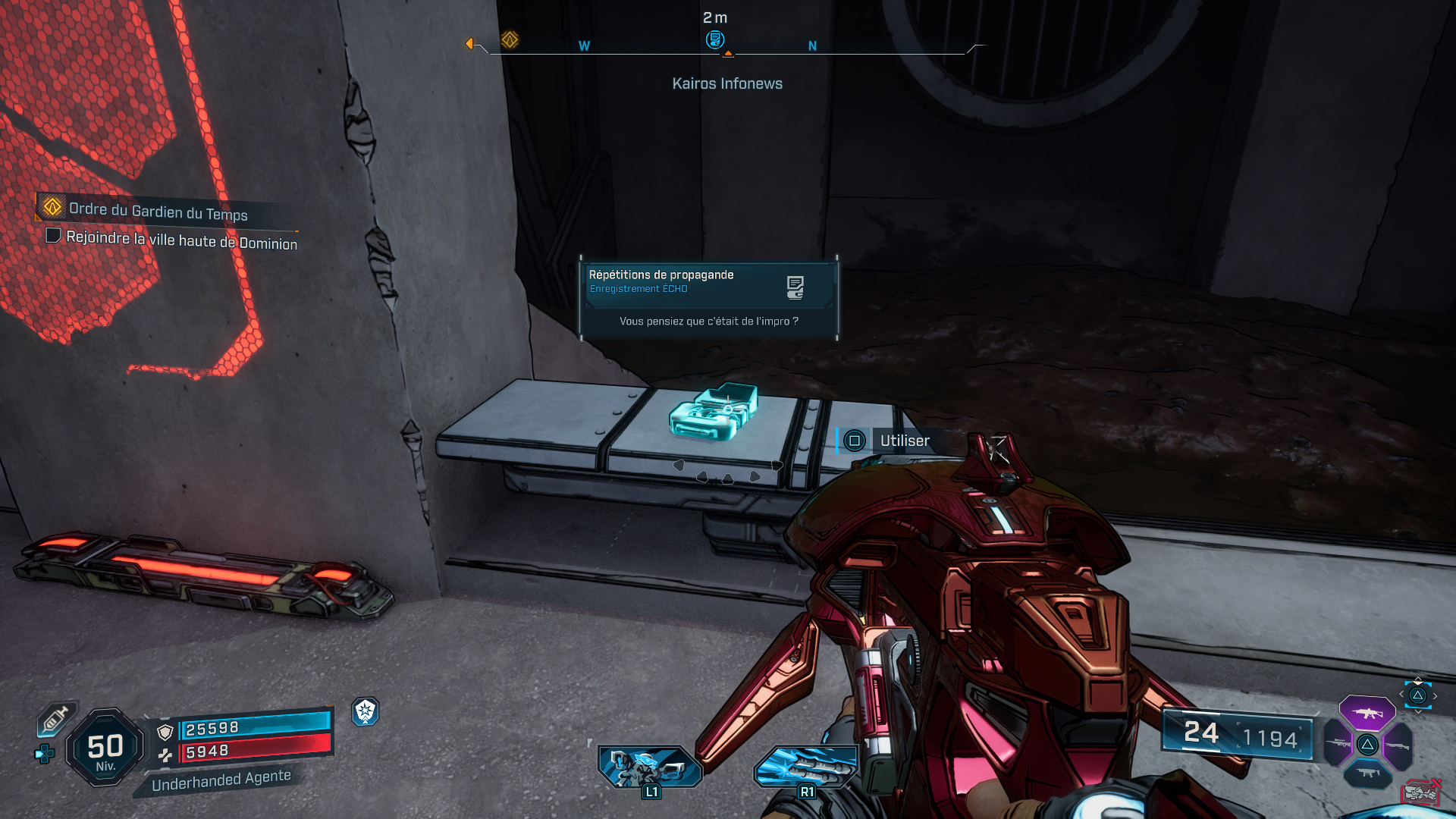Toggle the Triangle weapon swap selector
This screenshot has height=819, width=1456.
tap(1418, 696)
